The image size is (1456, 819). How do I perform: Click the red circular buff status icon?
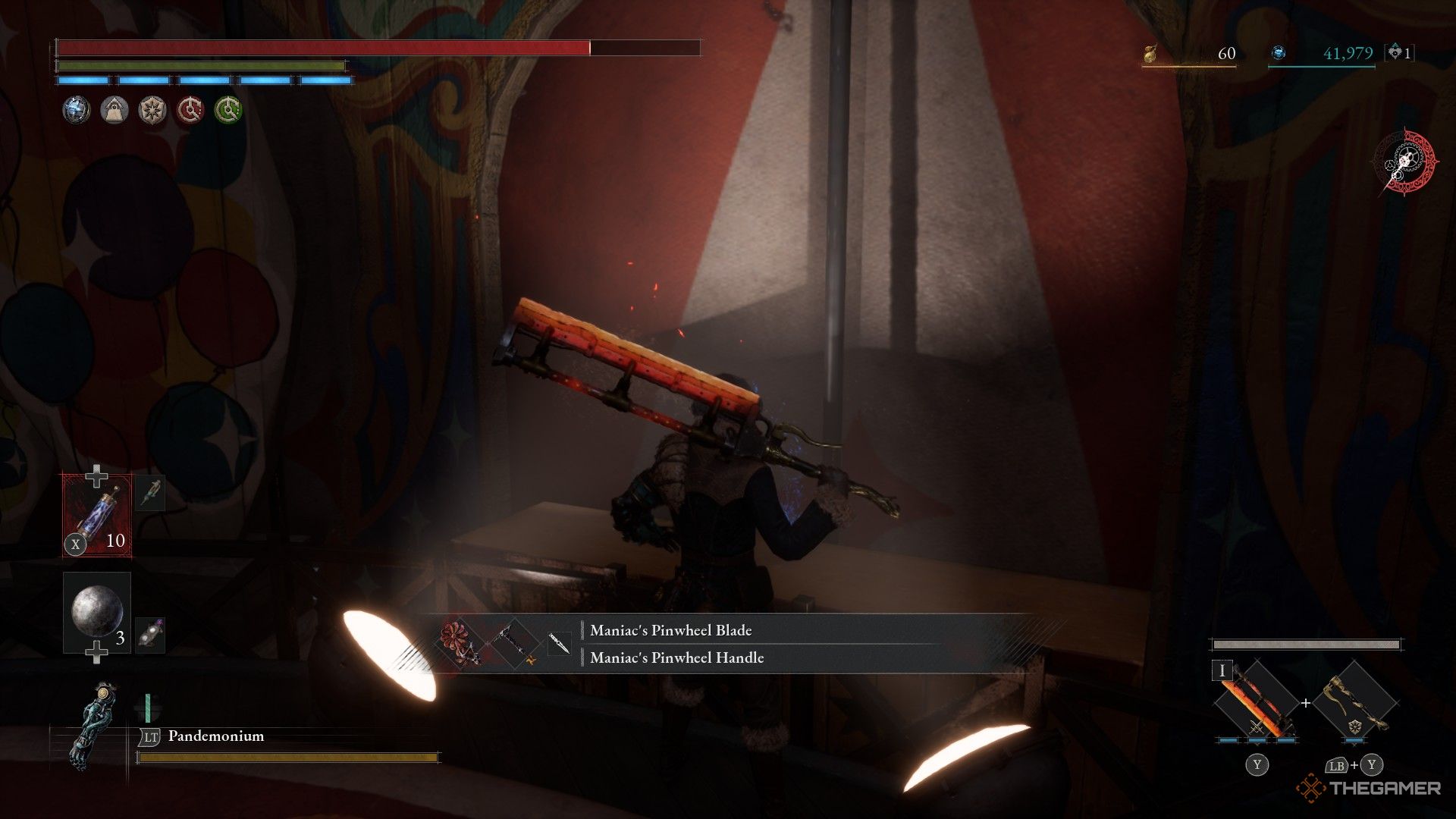point(190,111)
